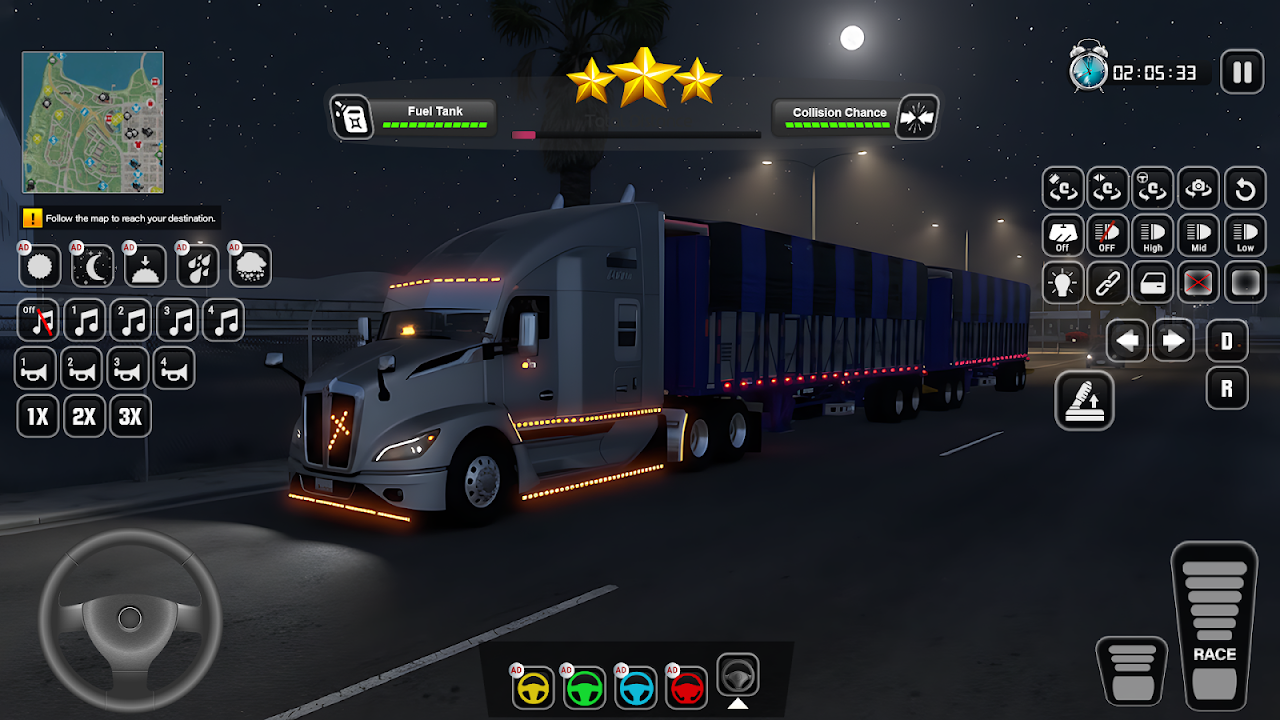Toggle the windshield wipers button
Image resolution: width=1280 pixels, height=720 pixels.
(x=1062, y=236)
